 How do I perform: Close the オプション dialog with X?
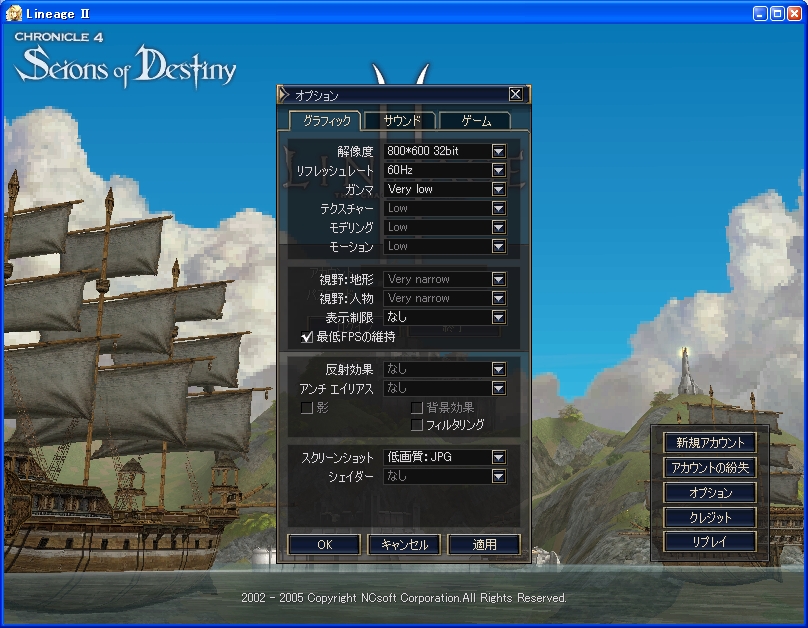coord(515,94)
